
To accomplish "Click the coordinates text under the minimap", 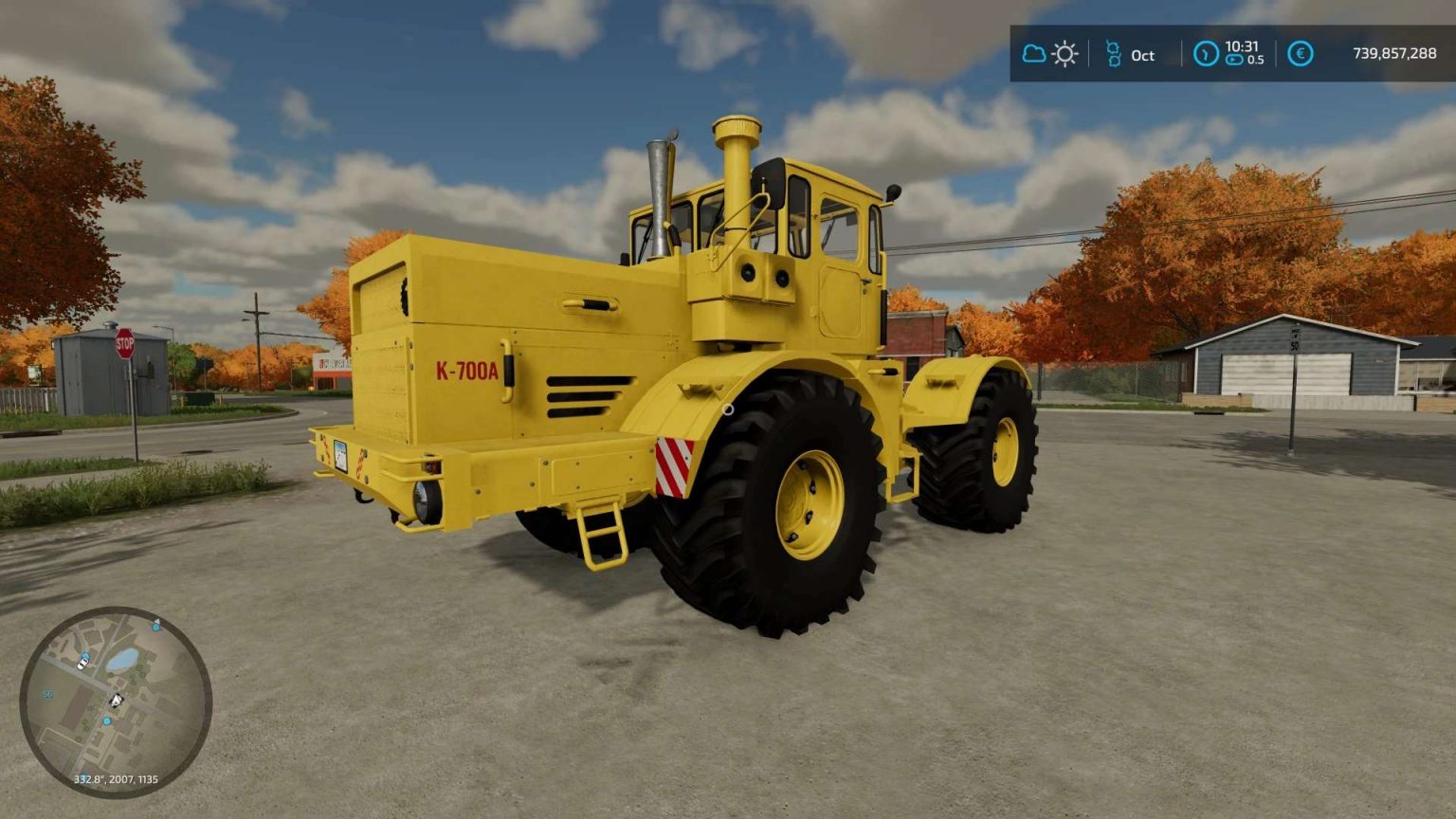I will 116,778.
